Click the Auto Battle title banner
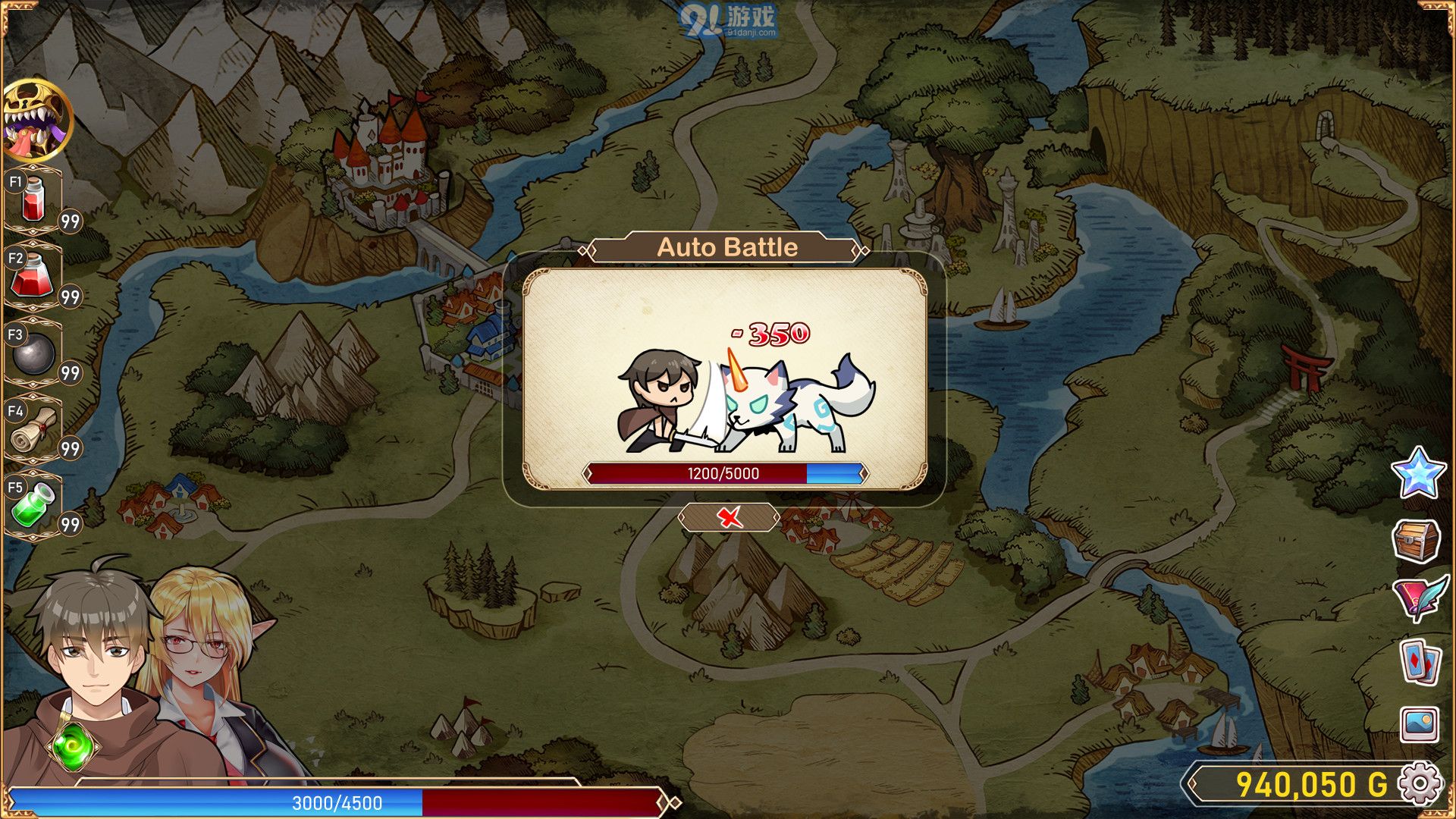Image resolution: width=1456 pixels, height=819 pixels. click(728, 246)
